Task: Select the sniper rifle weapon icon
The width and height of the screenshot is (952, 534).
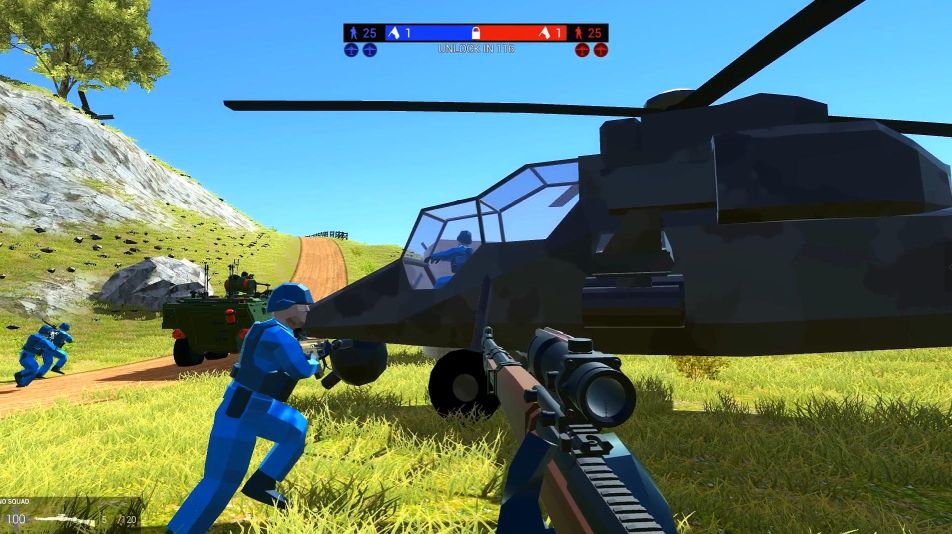Action: [66, 520]
